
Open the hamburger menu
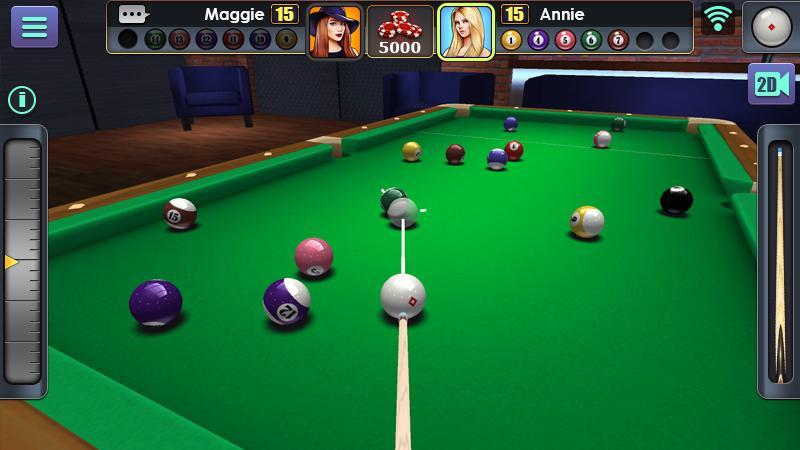(34, 26)
